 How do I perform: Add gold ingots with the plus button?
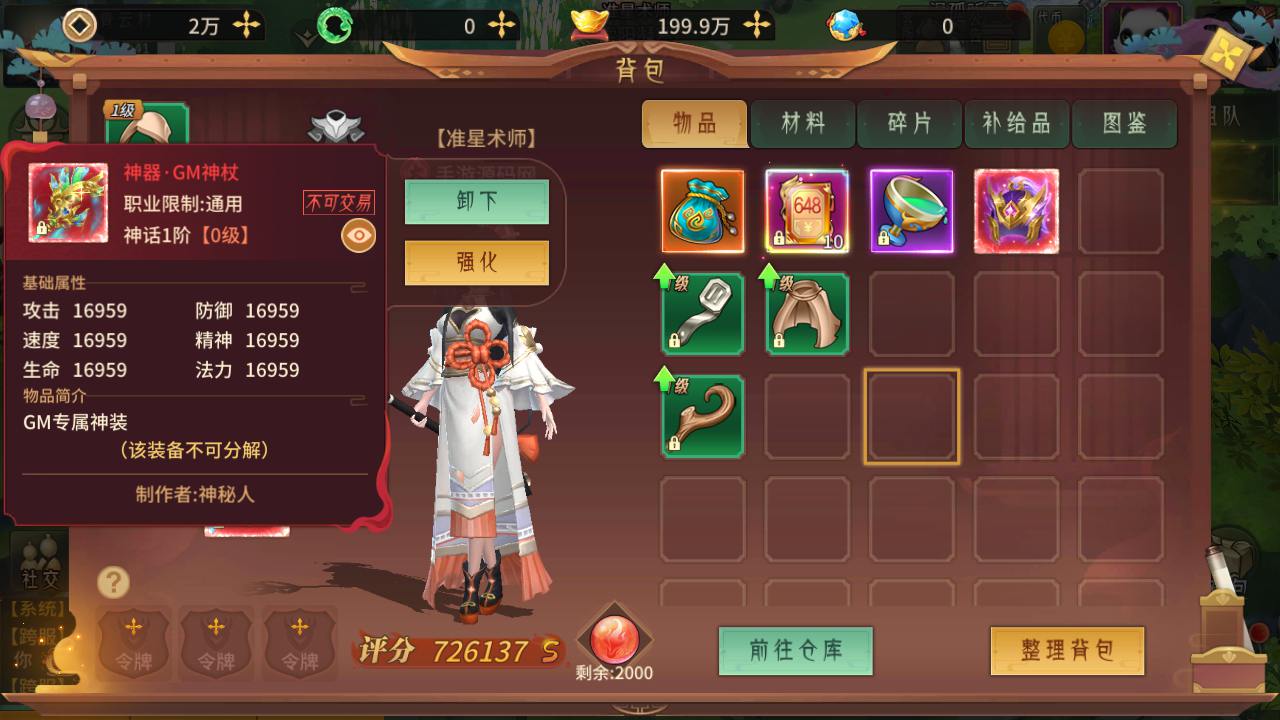tap(758, 26)
